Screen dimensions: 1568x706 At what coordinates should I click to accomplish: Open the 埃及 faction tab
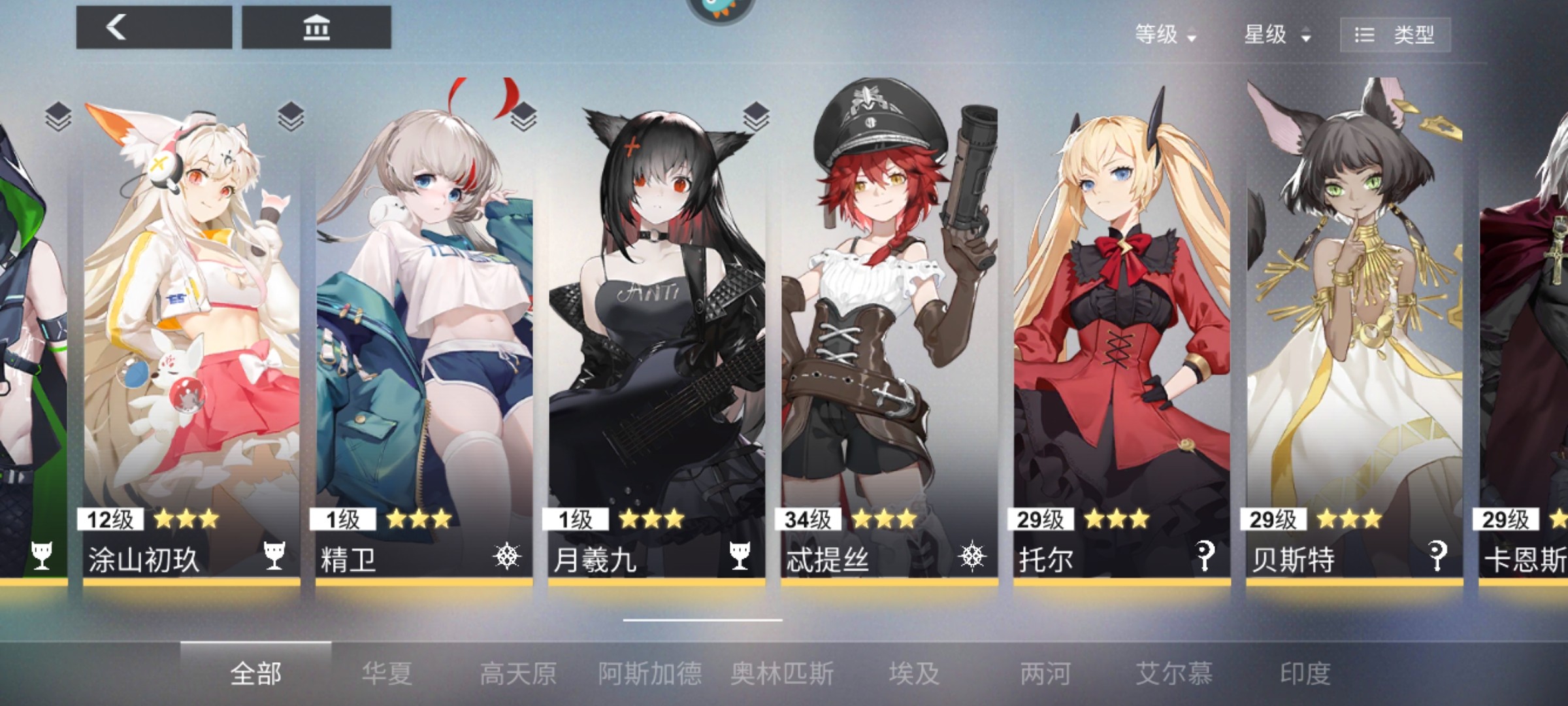point(914,673)
